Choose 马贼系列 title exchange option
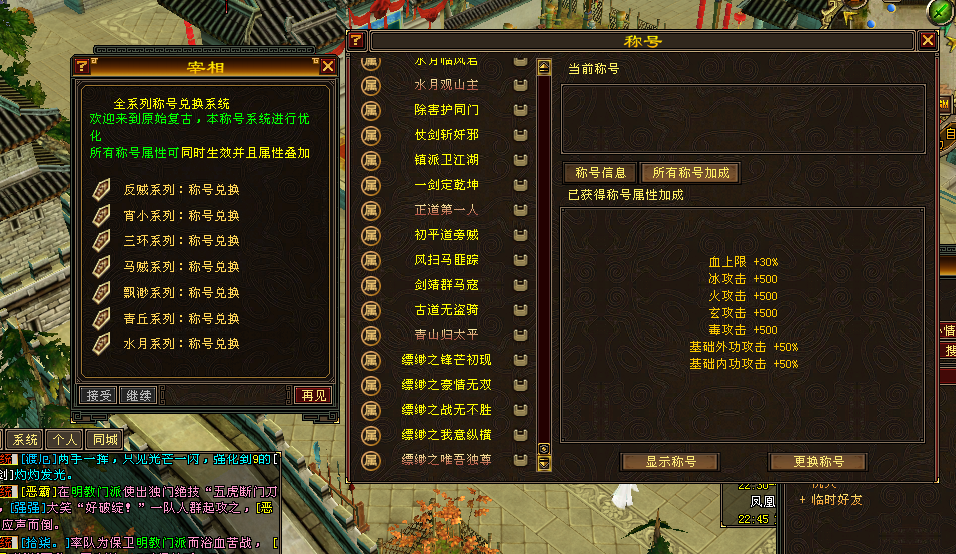 coord(181,267)
